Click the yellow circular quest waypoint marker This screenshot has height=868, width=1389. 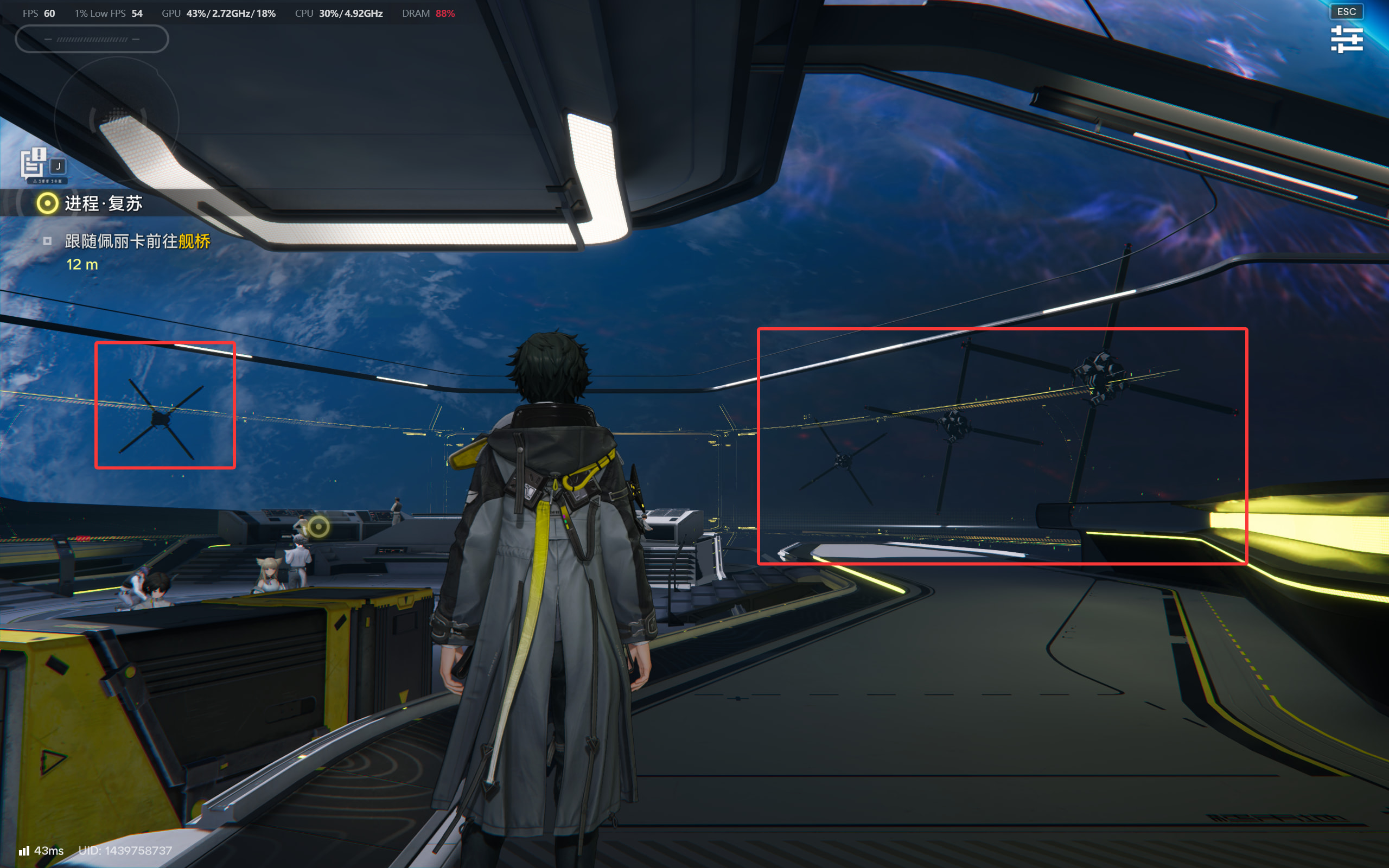(x=318, y=526)
